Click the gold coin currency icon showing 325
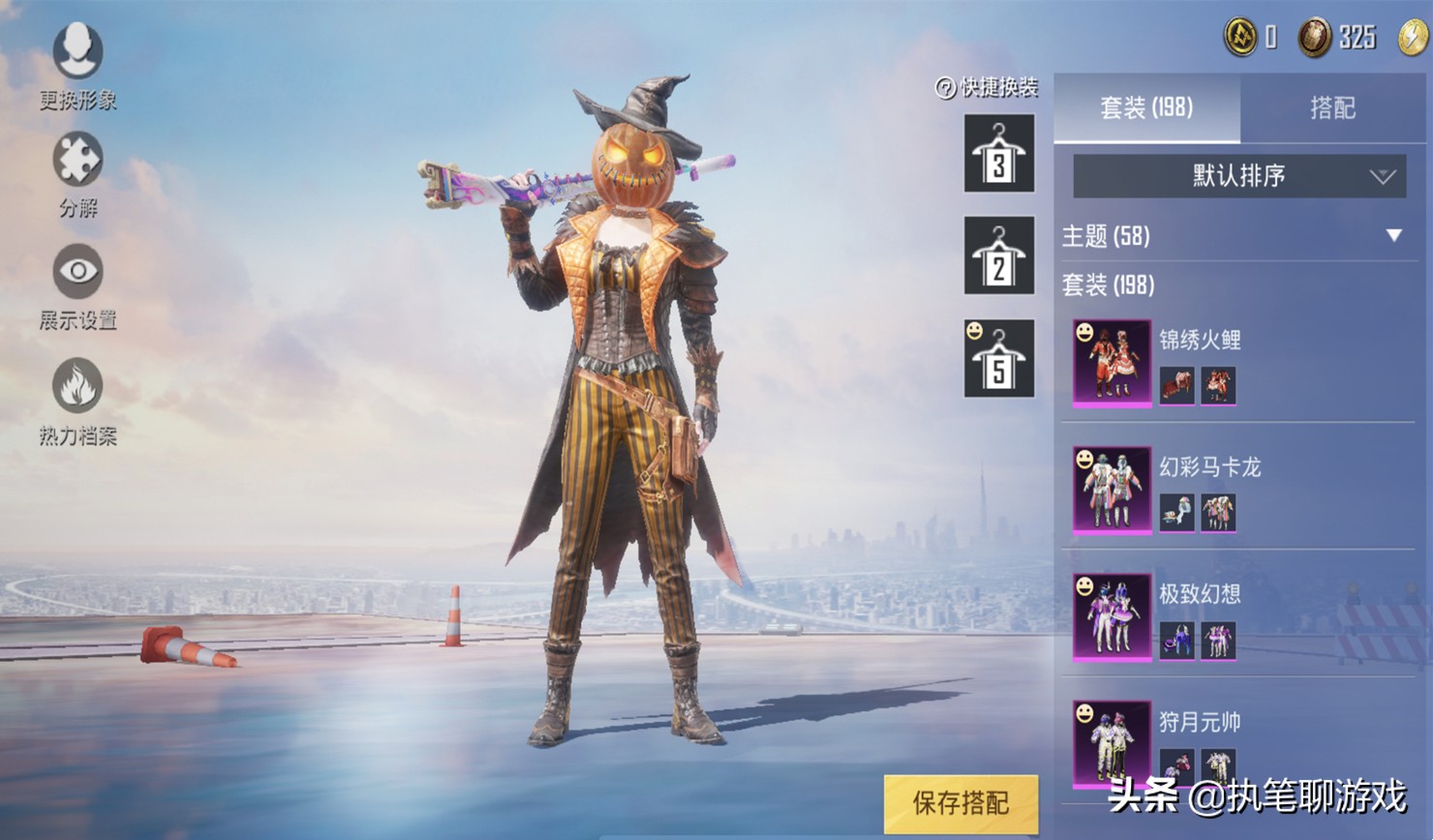 [1314, 38]
